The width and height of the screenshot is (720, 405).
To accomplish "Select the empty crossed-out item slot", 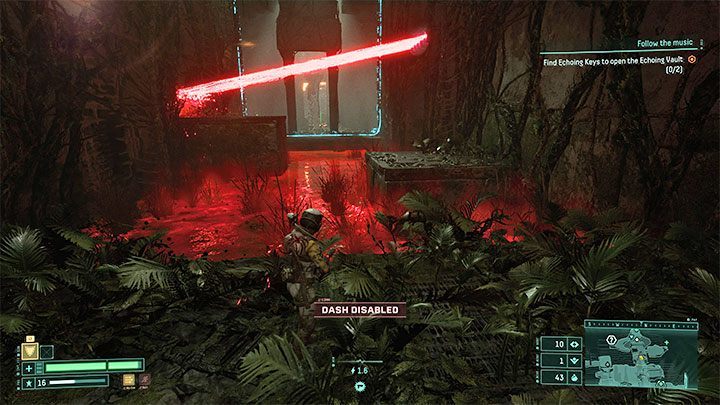I will coord(45,350).
